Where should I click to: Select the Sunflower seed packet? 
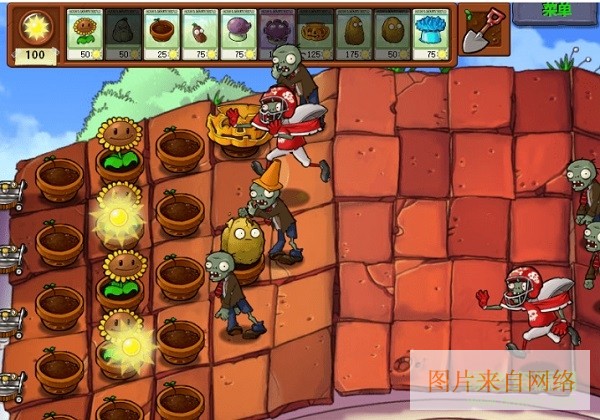point(85,32)
